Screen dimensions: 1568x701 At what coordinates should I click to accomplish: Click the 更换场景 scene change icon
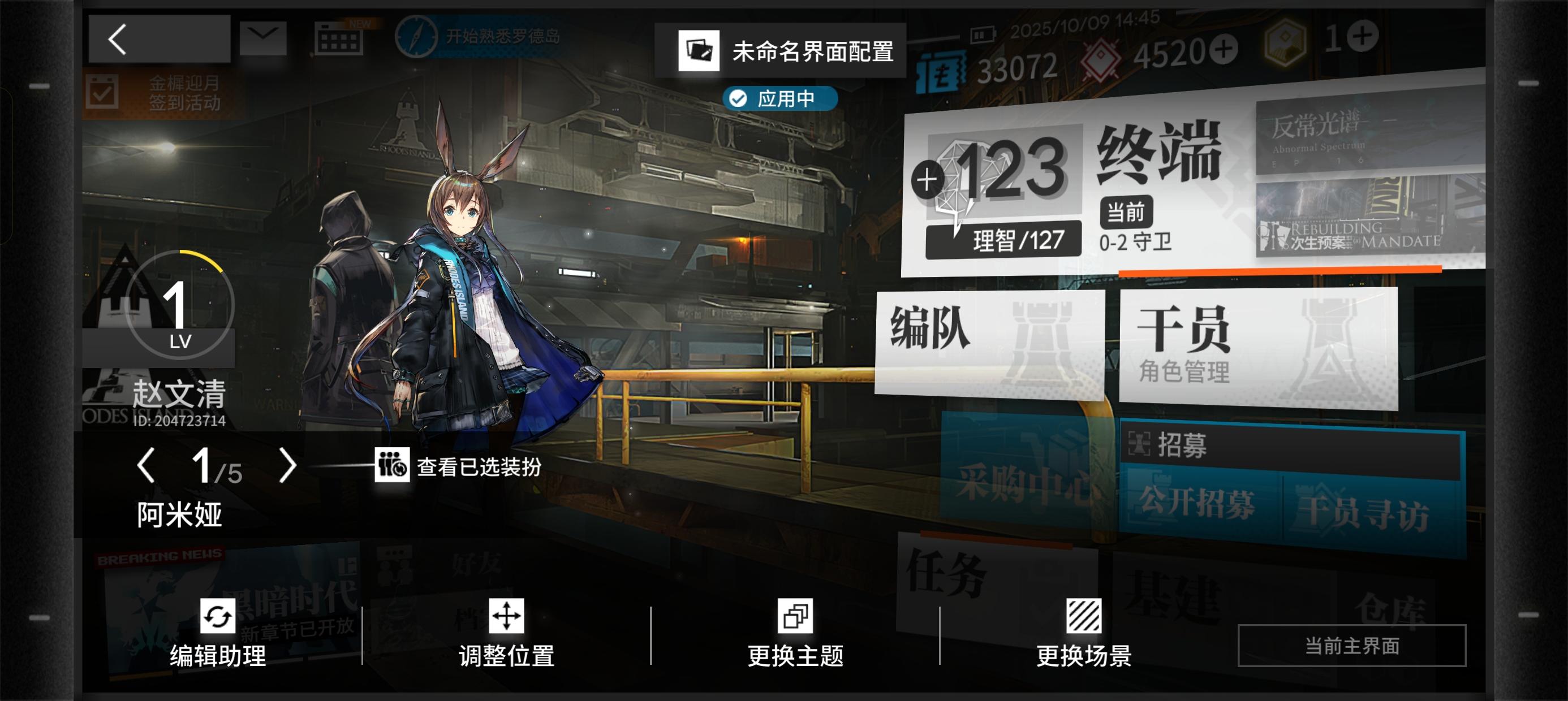click(x=1085, y=616)
